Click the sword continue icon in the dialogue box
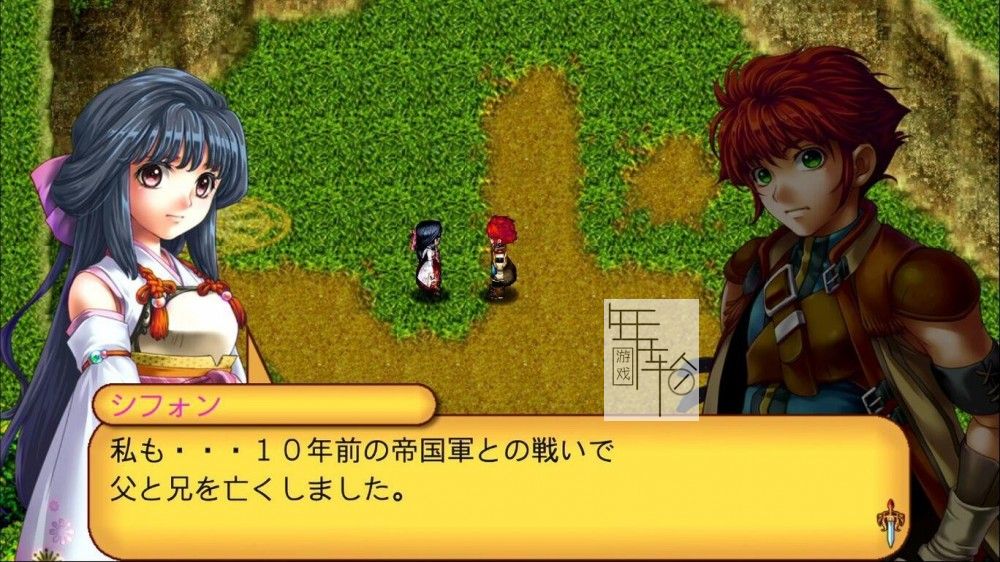Viewport: 1000px width, 562px height. (888, 525)
